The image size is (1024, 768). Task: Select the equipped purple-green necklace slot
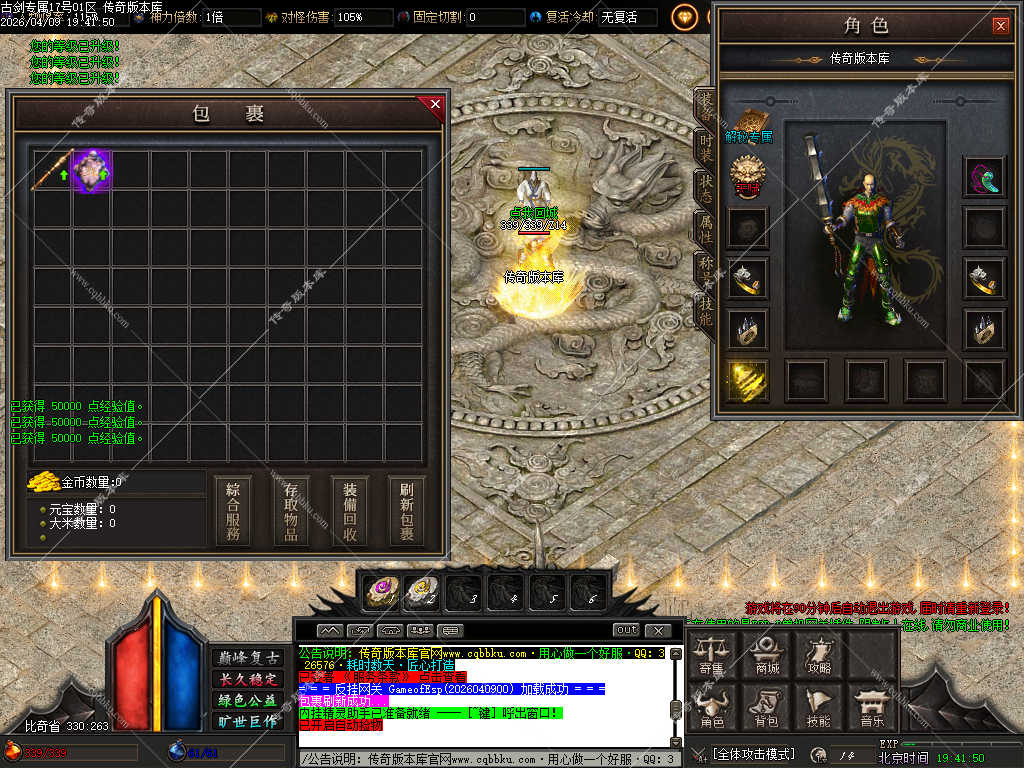click(x=984, y=177)
